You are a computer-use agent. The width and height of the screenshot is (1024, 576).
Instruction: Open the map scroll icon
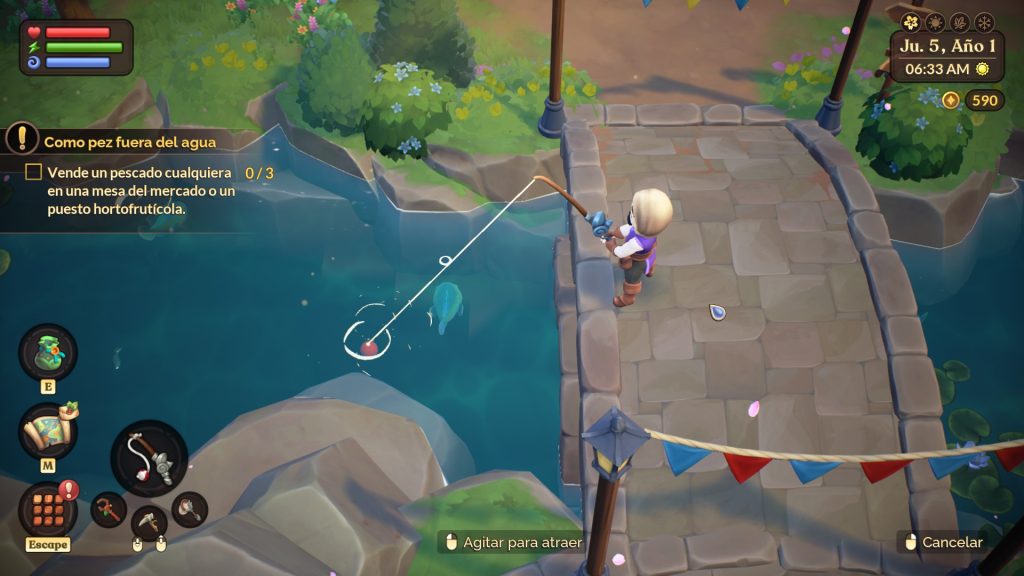(x=47, y=431)
